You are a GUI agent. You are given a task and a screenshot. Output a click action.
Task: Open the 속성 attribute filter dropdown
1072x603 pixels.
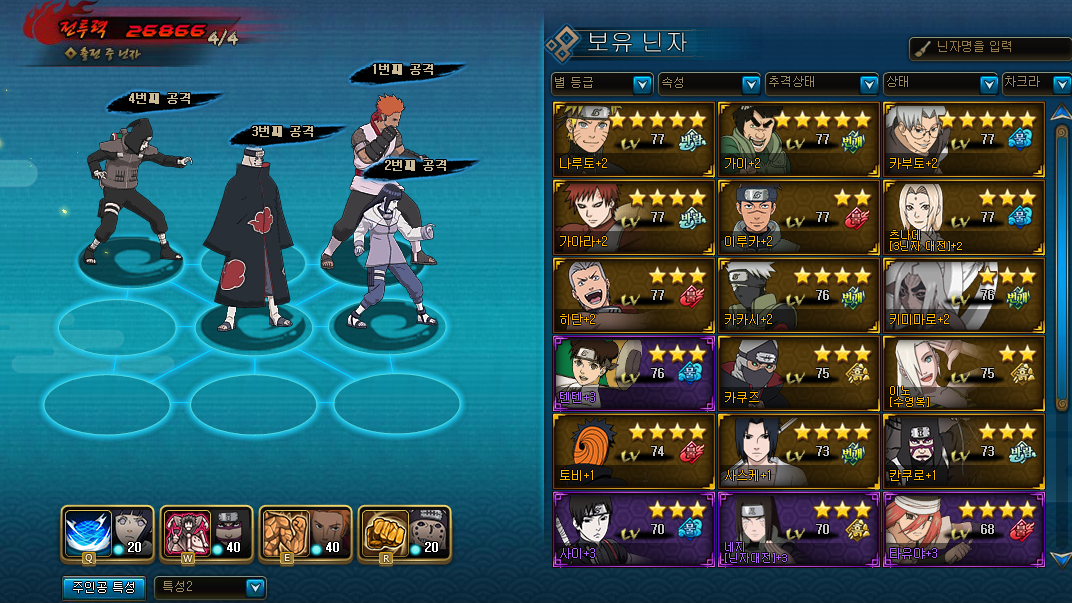[709, 84]
